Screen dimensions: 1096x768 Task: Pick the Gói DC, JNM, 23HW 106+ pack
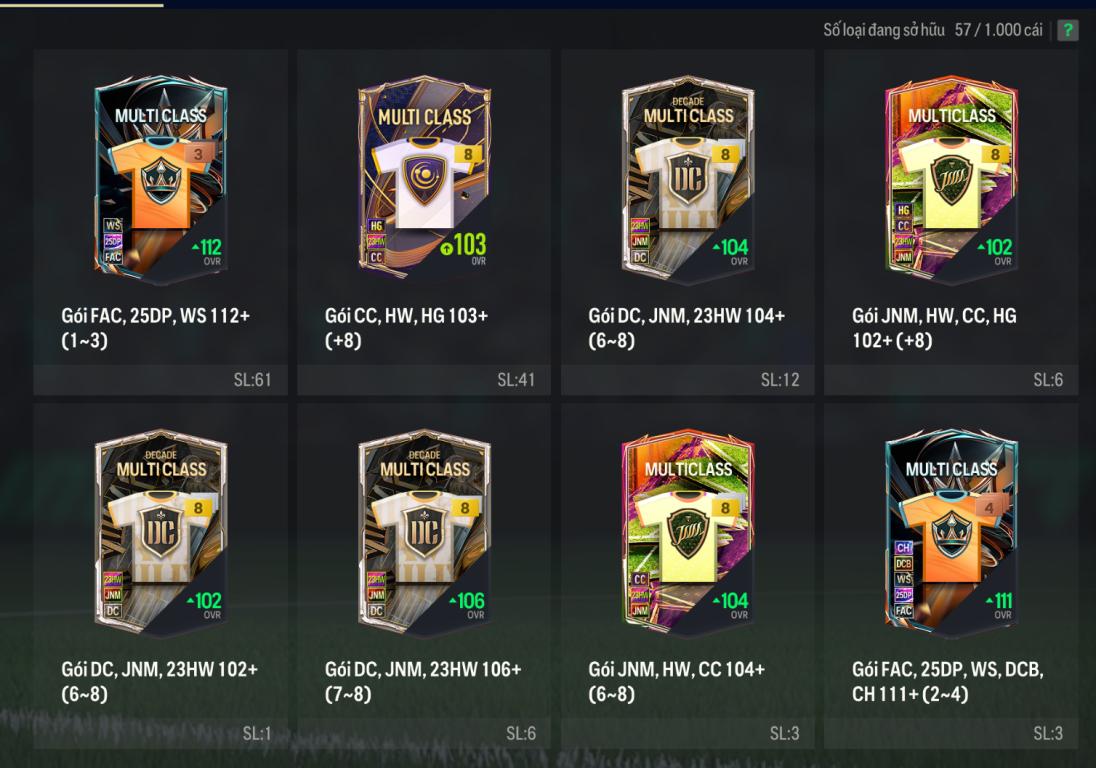(424, 534)
